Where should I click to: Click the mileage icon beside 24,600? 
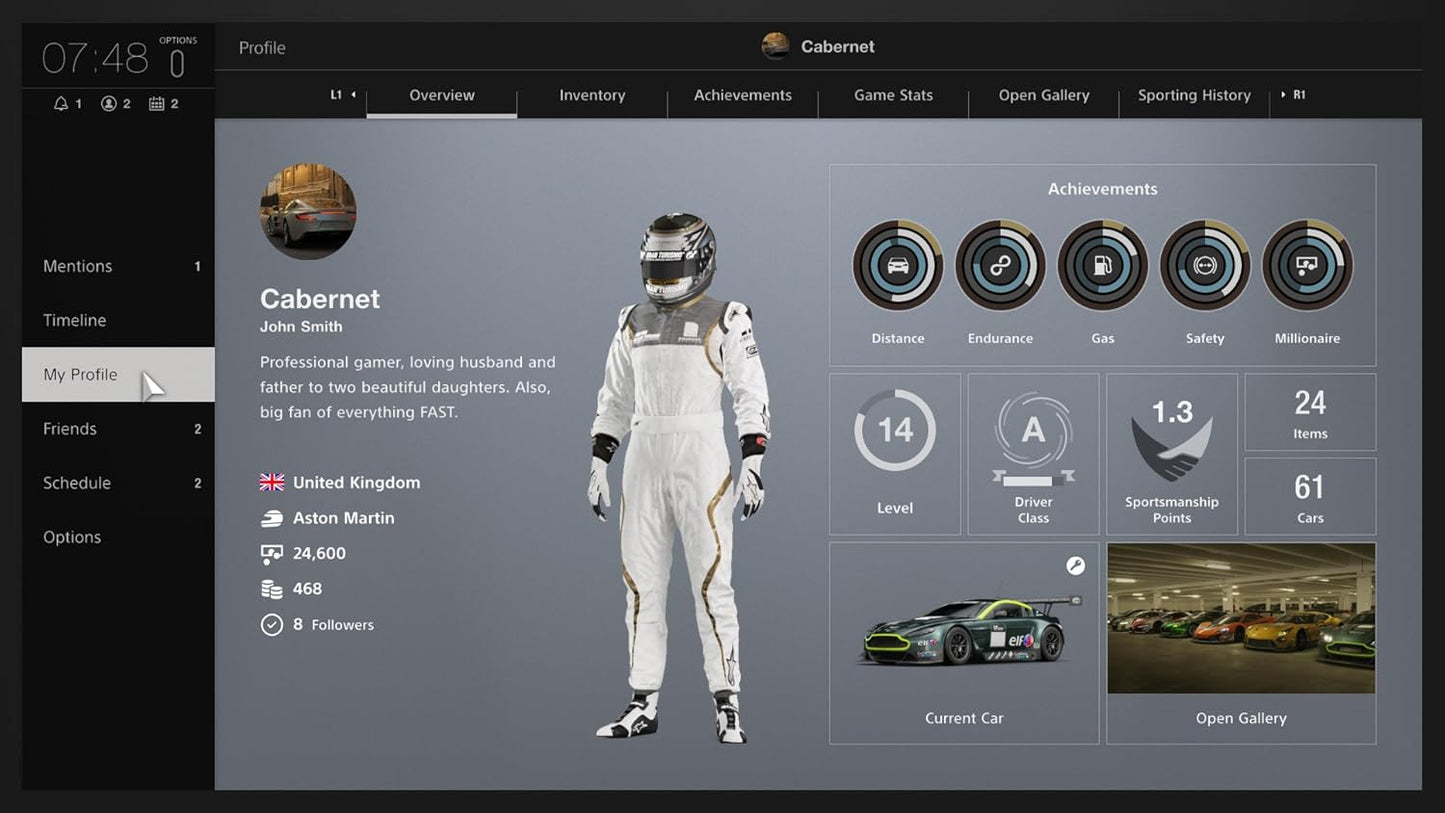click(271, 553)
